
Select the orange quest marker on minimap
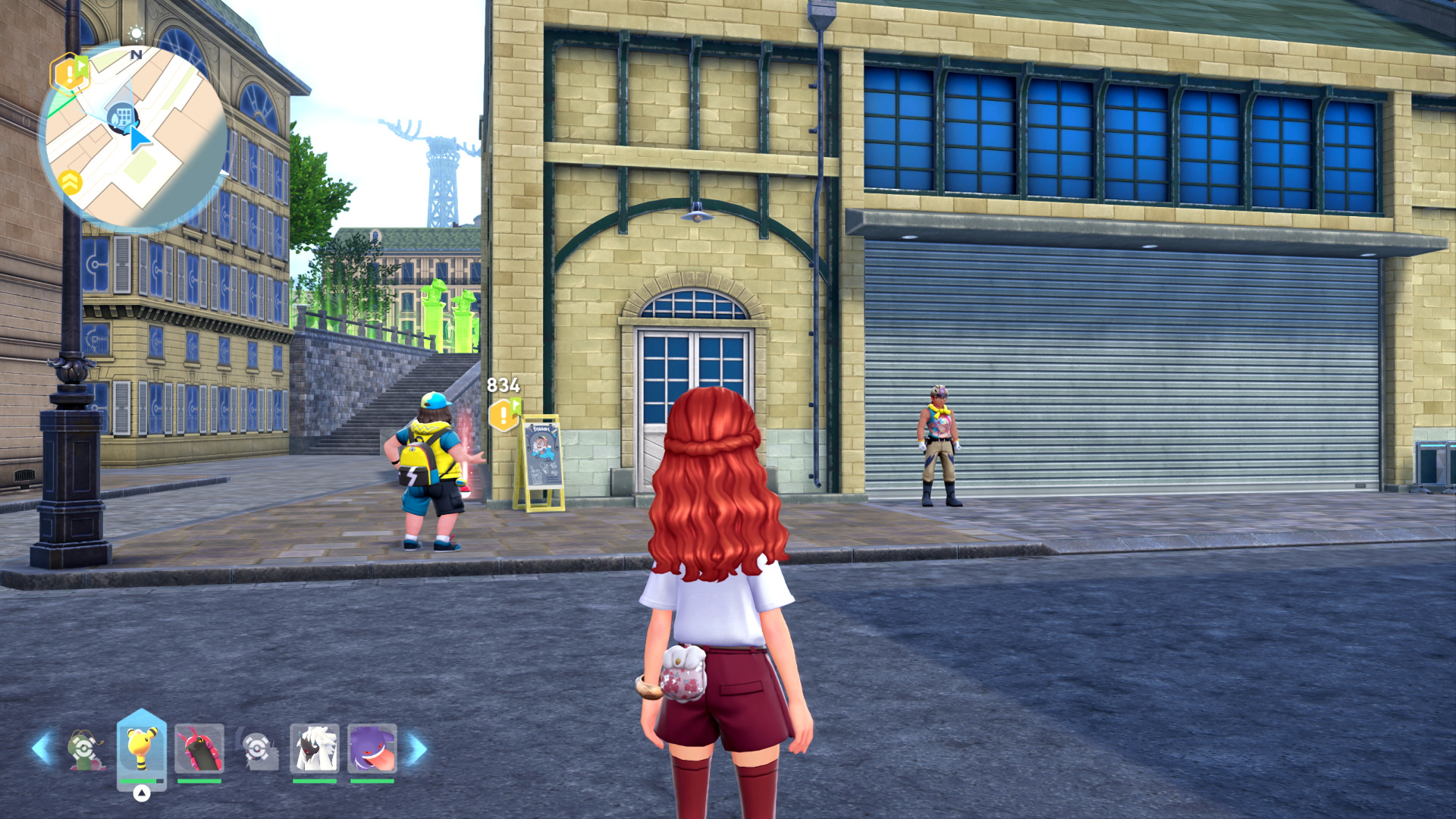coord(69,74)
